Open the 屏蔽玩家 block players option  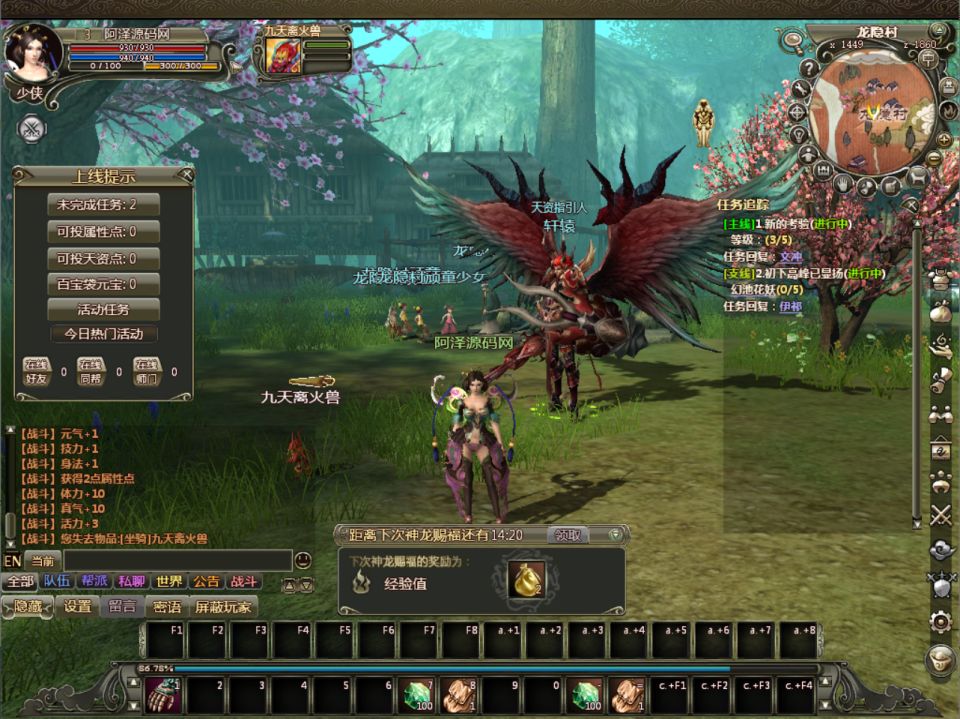(x=224, y=606)
